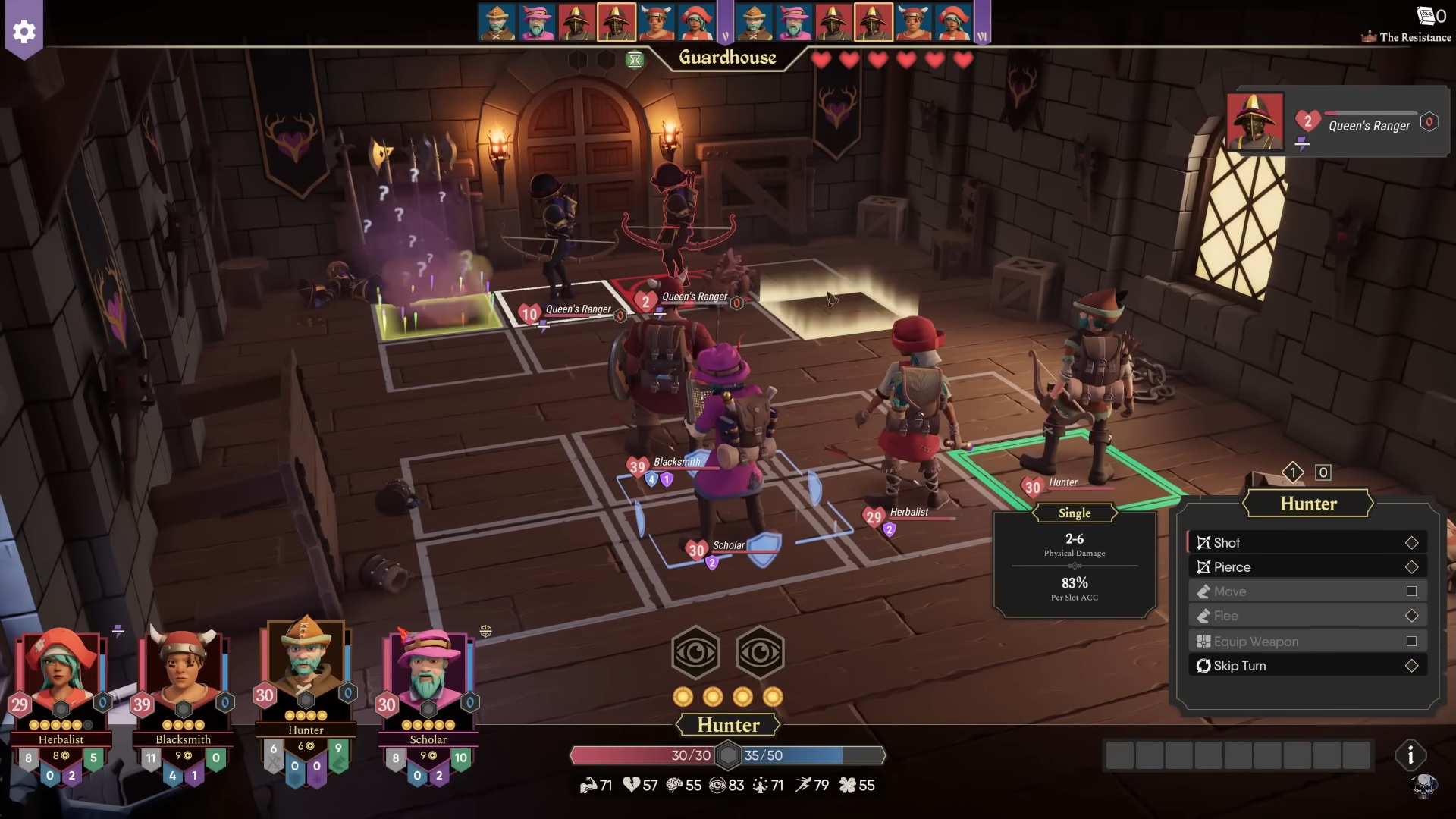
Task: Select the Shot crossbow ability icon
Action: click(x=1203, y=542)
